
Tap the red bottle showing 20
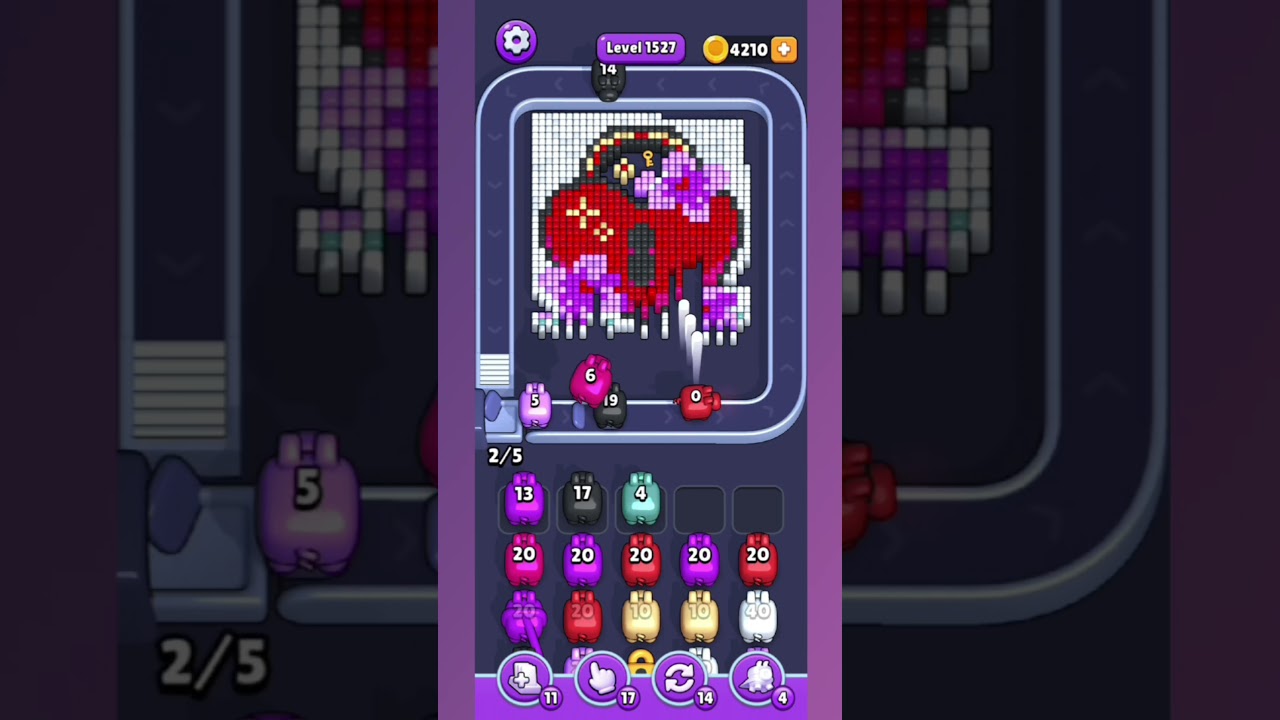(x=641, y=560)
